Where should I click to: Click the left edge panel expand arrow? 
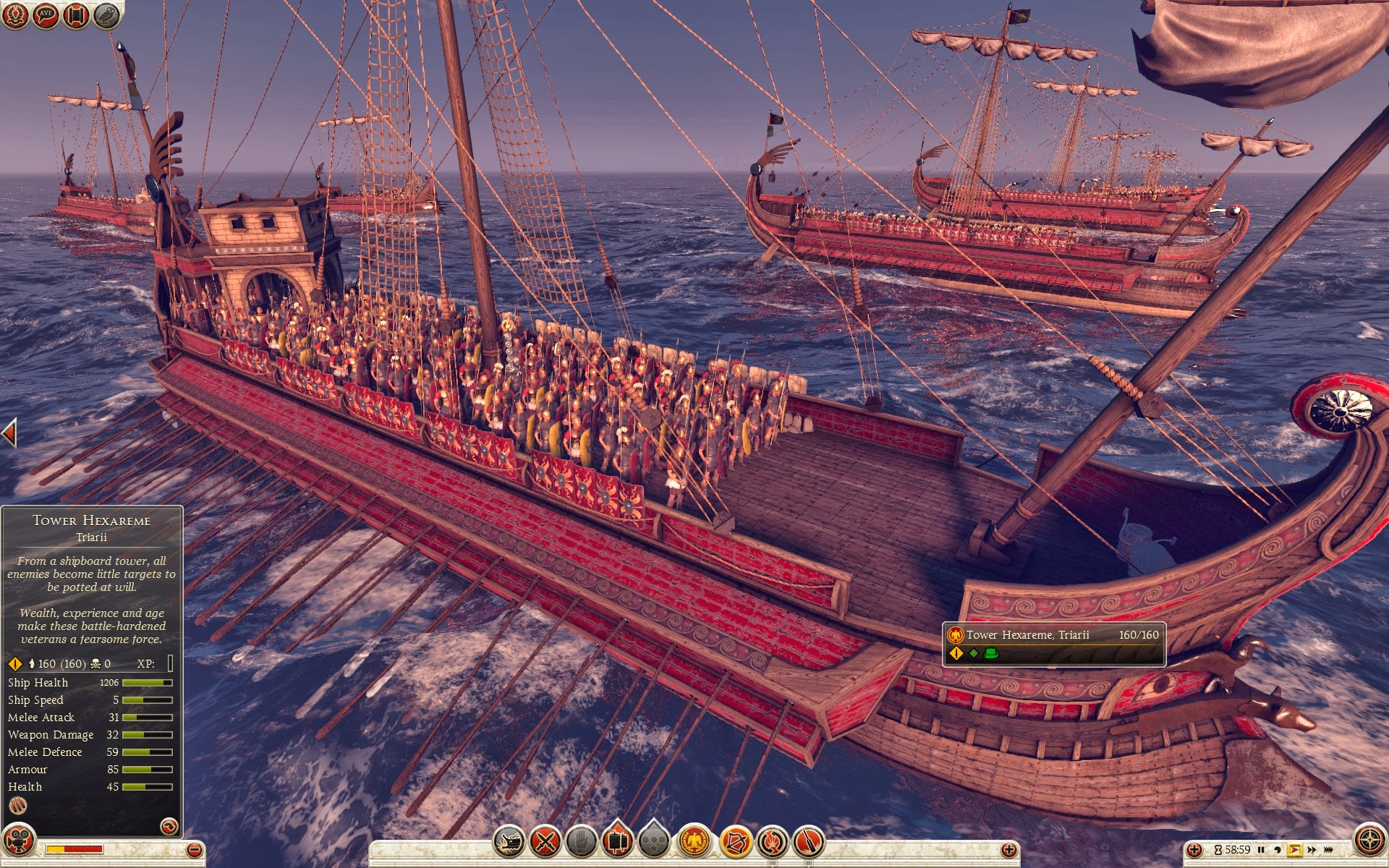coord(9,433)
